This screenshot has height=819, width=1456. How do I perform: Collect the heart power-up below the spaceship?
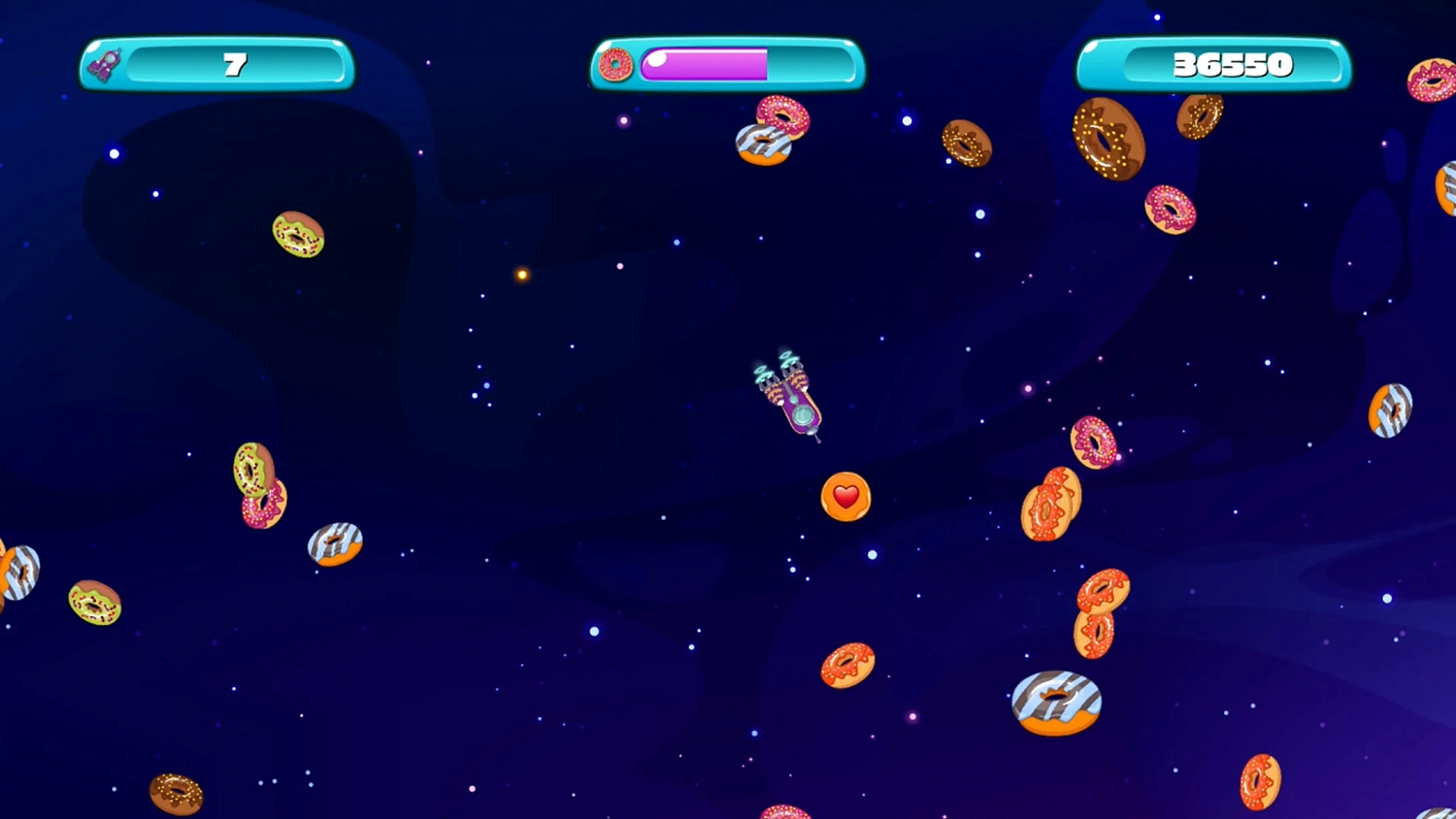click(x=844, y=497)
